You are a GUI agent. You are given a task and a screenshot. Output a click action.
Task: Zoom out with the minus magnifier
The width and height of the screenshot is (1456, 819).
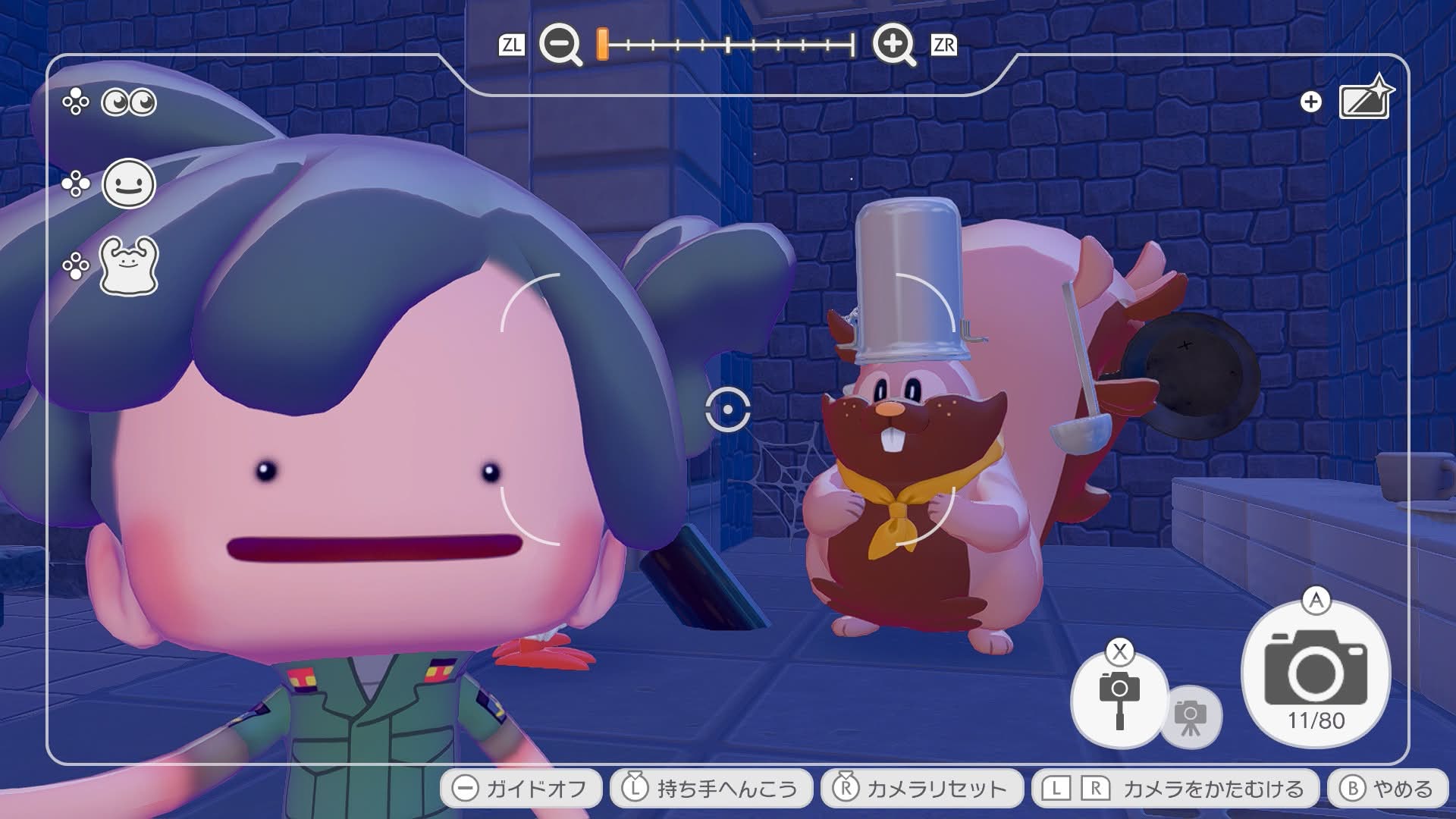[x=560, y=45]
